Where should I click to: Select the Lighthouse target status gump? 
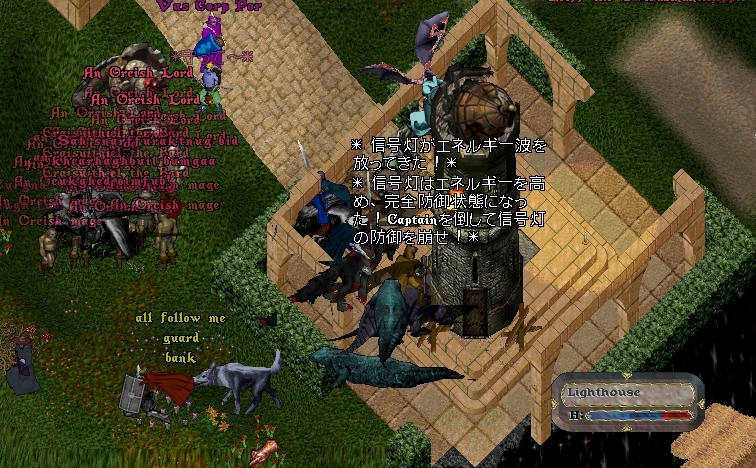click(x=627, y=402)
